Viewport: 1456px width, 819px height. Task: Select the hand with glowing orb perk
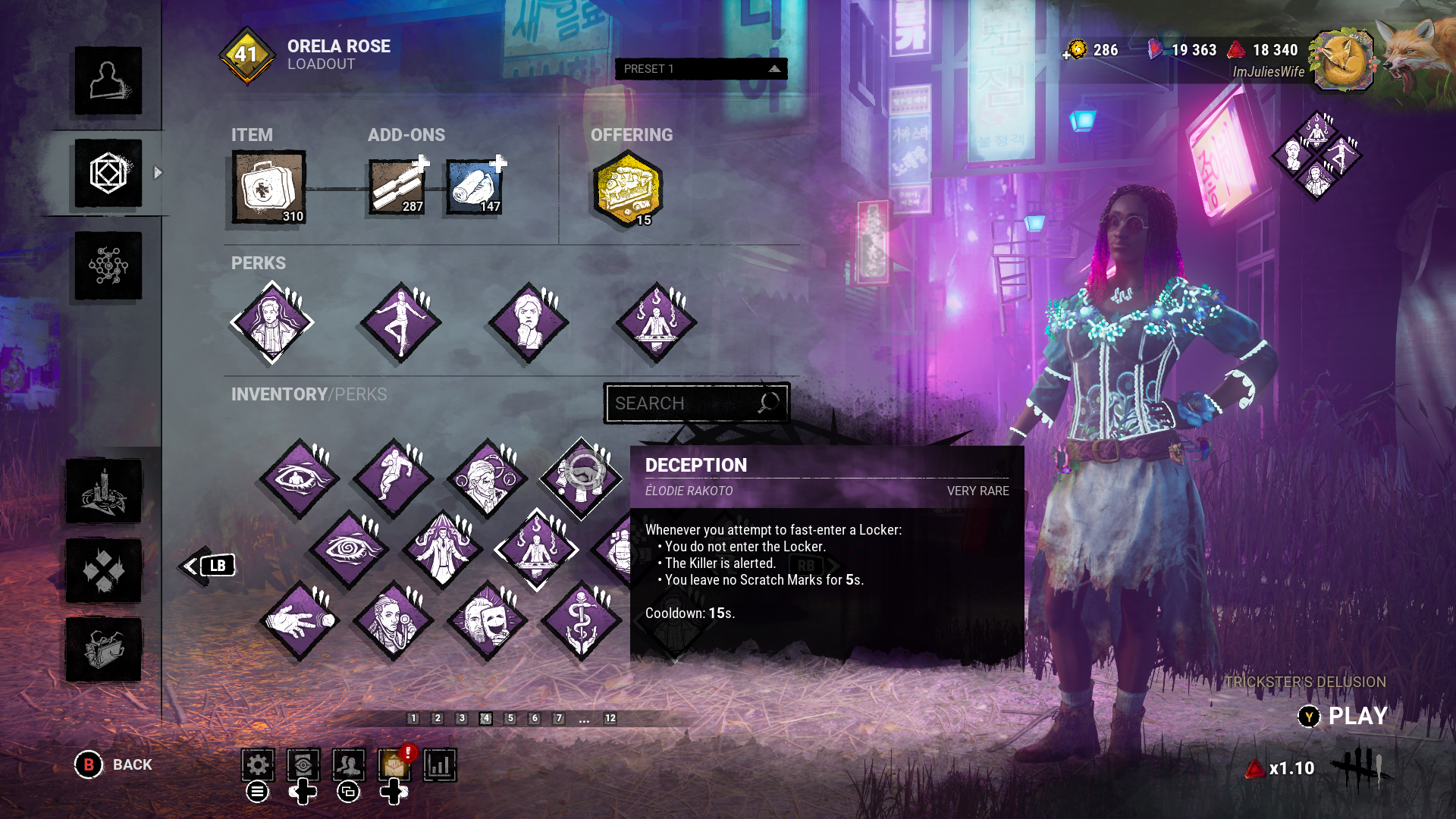(300, 620)
